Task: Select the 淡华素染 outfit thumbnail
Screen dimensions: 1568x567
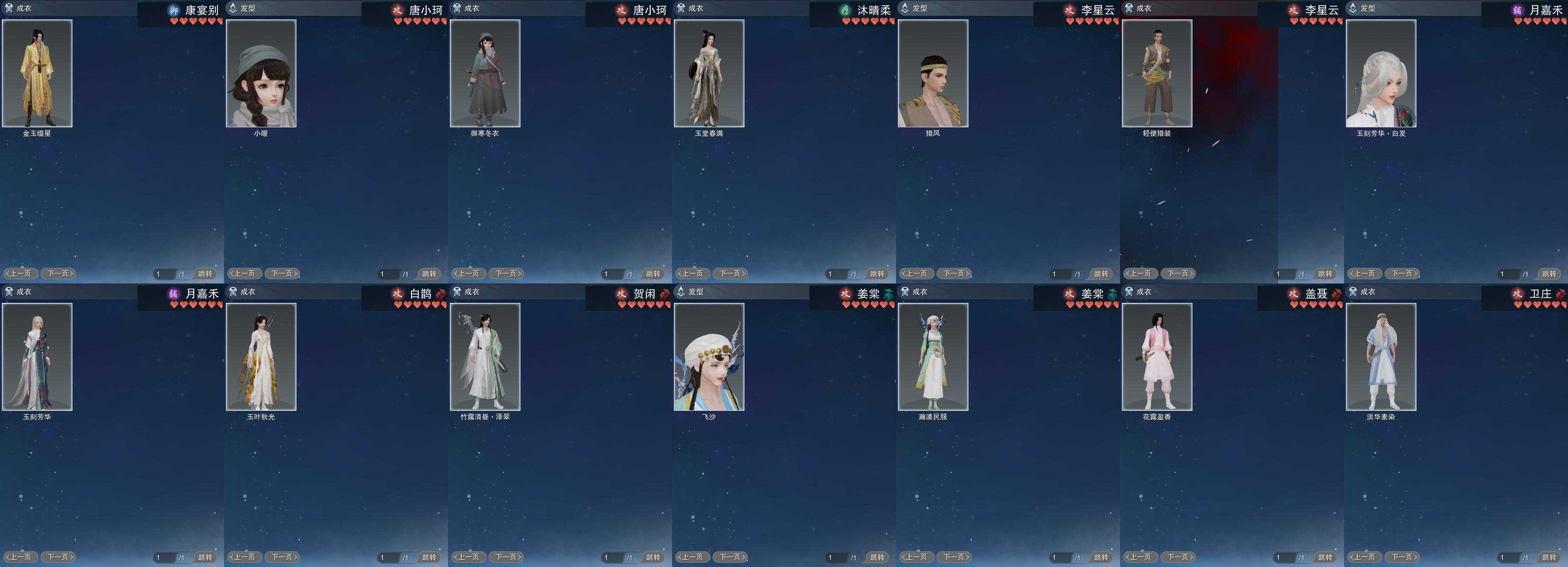Action: [1381, 356]
